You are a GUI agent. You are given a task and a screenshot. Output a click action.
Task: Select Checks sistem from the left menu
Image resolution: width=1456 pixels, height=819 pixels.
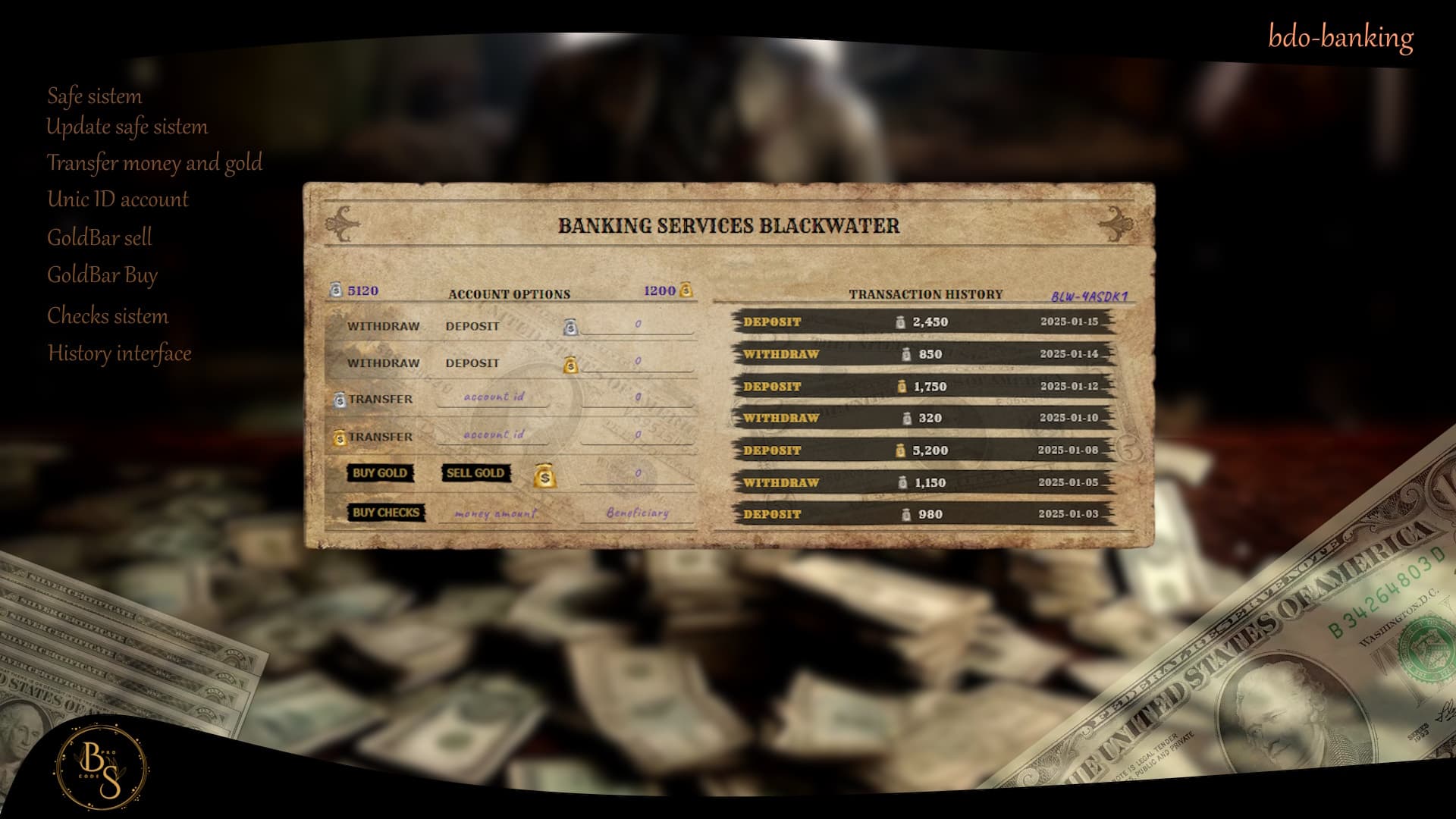point(108,316)
